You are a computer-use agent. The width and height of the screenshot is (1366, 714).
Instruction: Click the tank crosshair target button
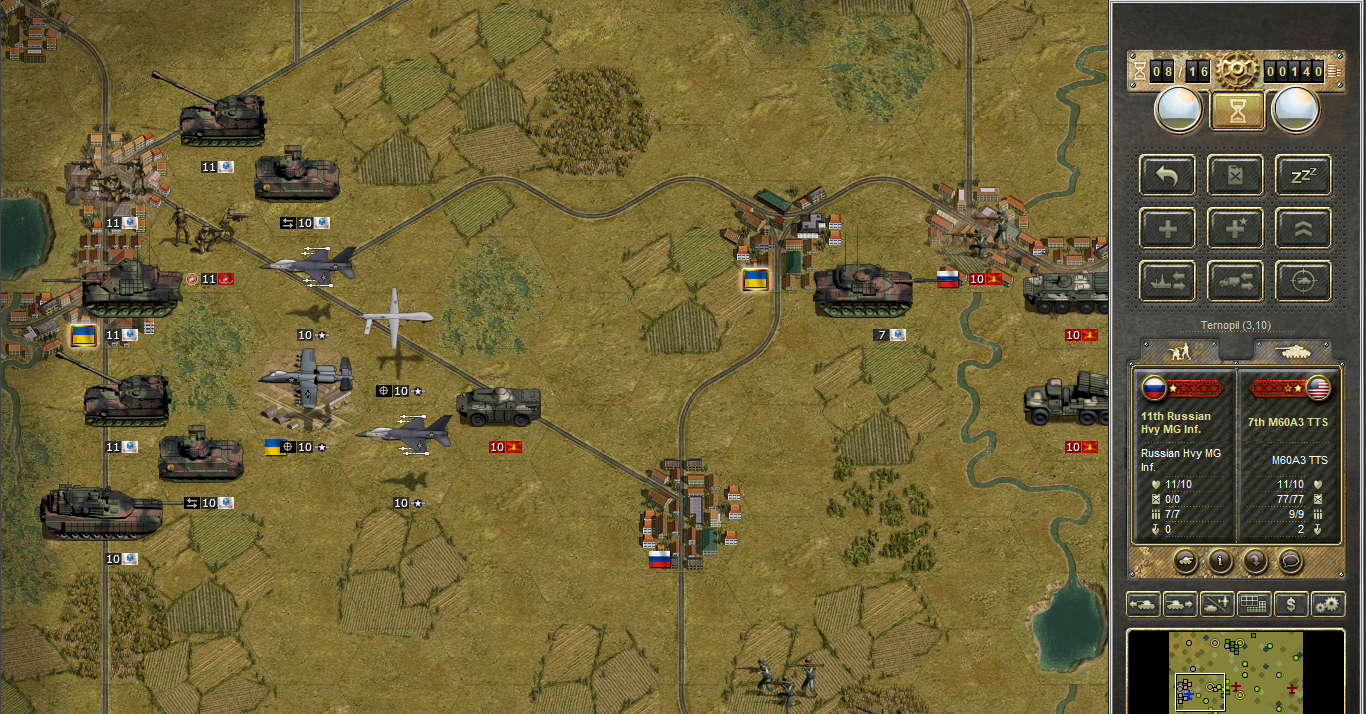pos(1303,281)
